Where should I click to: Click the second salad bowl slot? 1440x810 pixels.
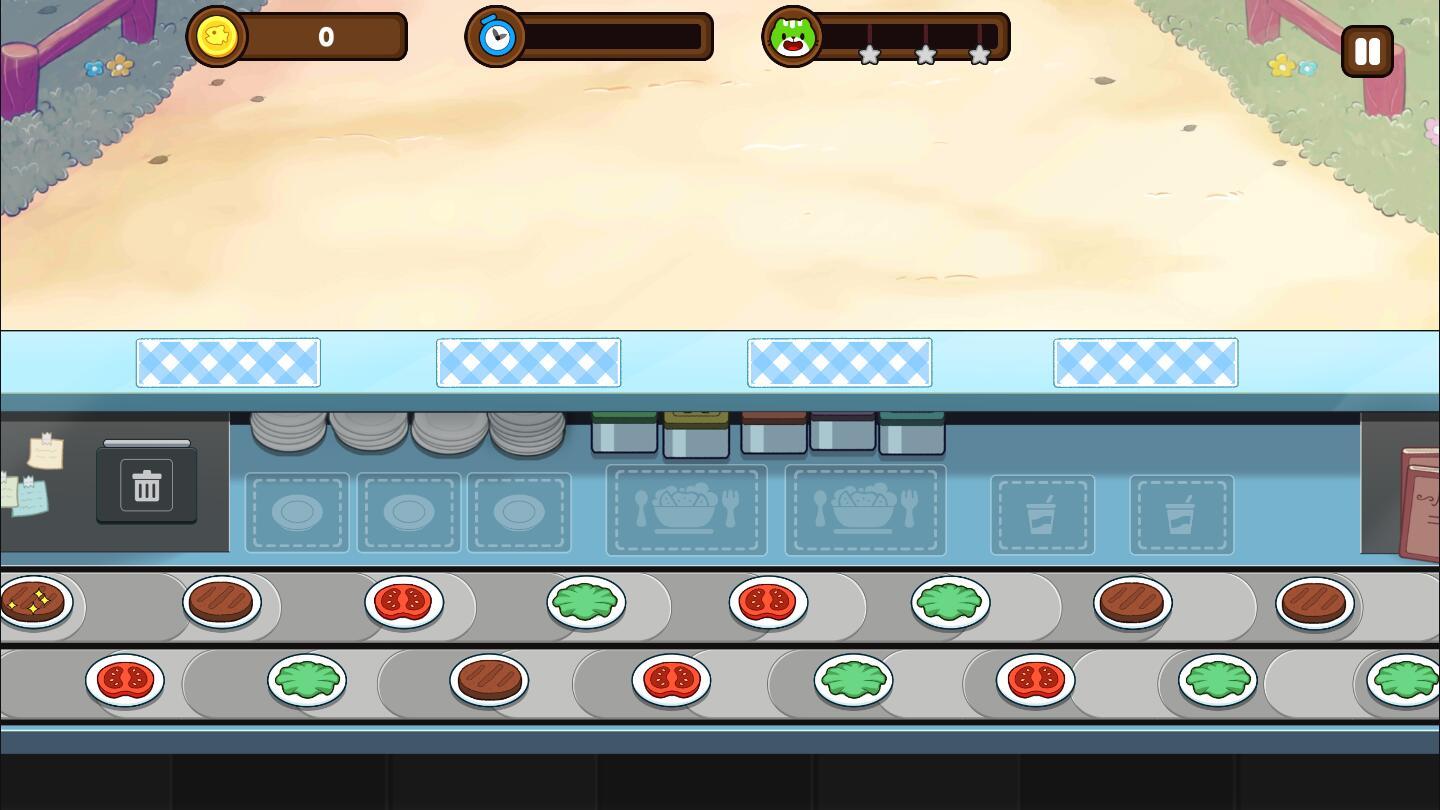pyautogui.click(x=864, y=510)
